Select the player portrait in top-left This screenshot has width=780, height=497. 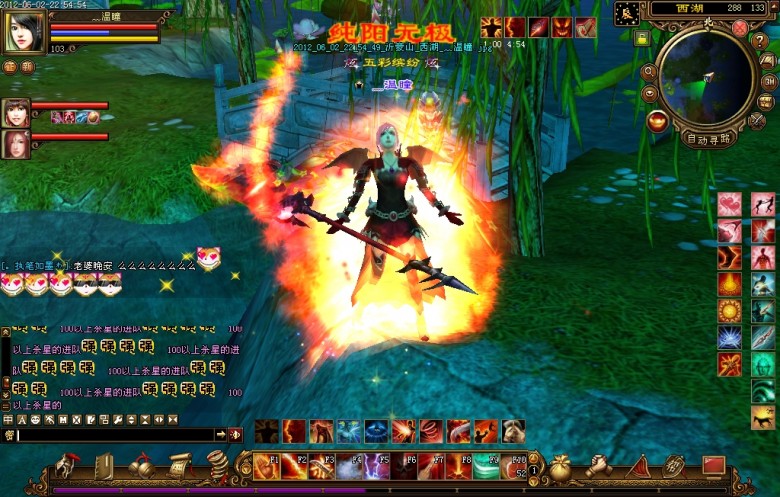coord(24,33)
